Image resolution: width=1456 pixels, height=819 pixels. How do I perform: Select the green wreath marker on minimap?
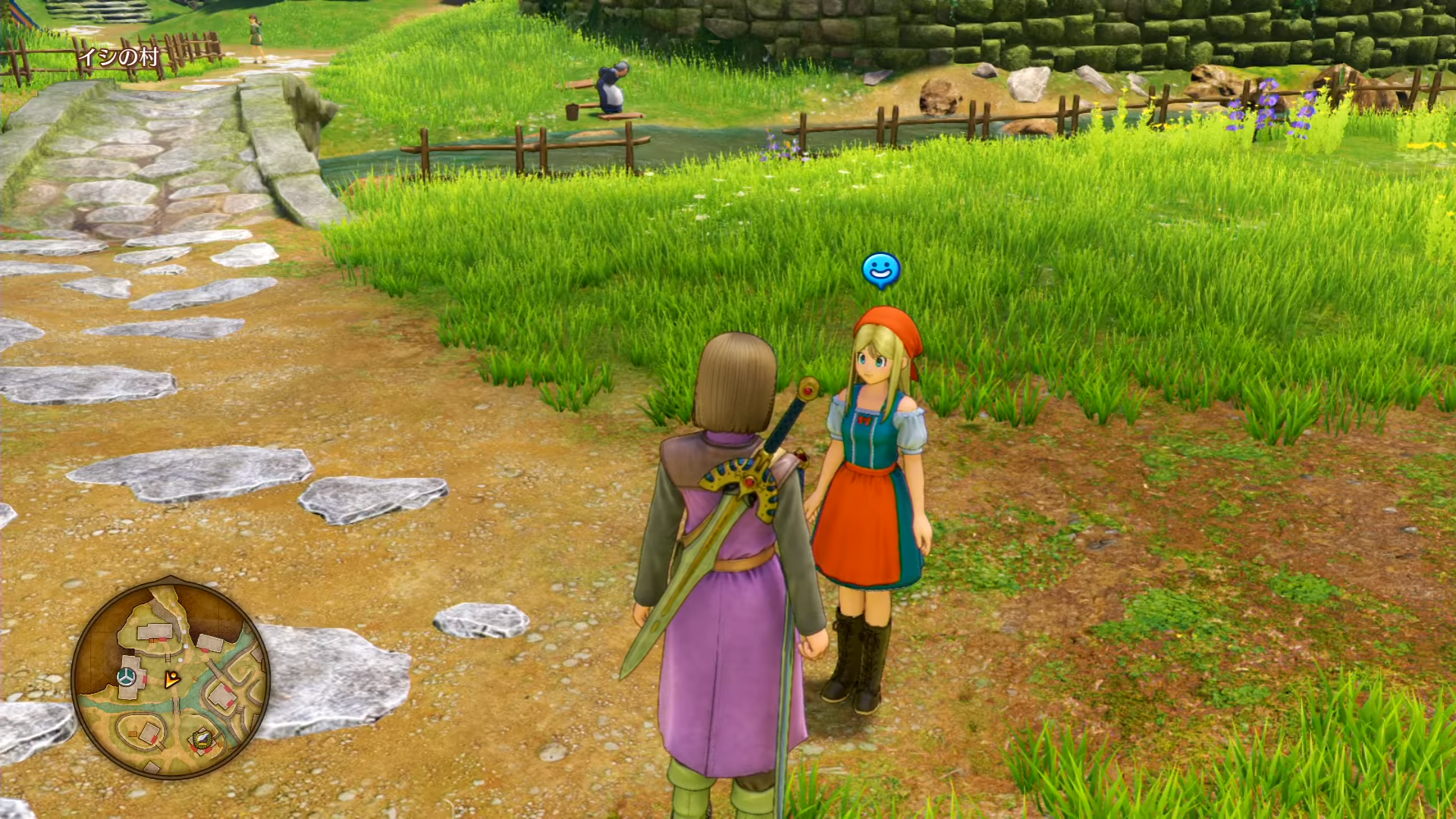pyautogui.click(x=202, y=739)
